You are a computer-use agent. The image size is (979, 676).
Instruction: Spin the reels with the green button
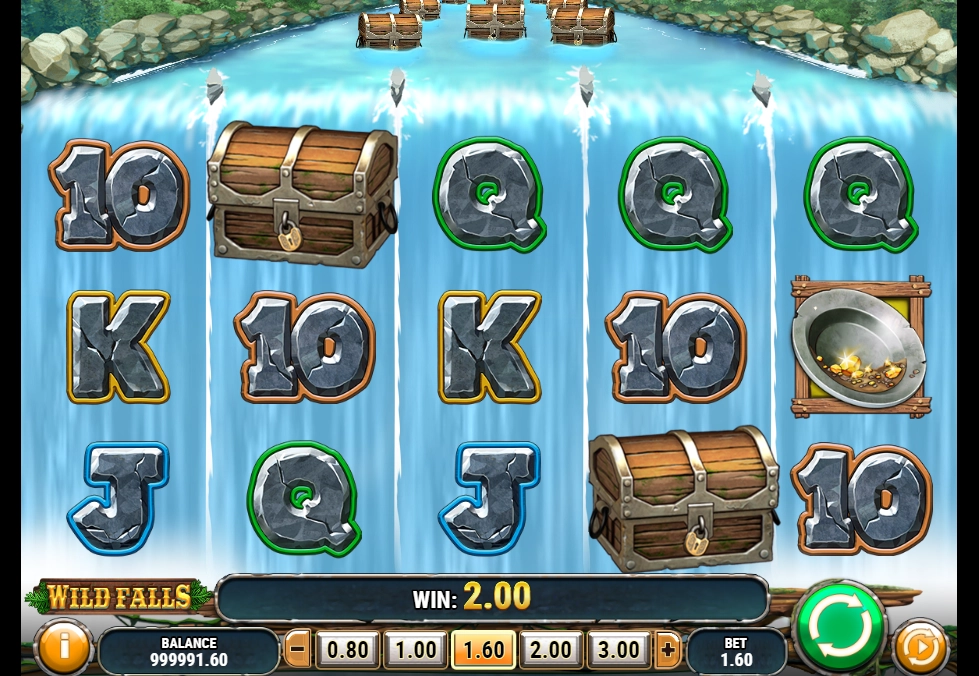pos(839,627)
